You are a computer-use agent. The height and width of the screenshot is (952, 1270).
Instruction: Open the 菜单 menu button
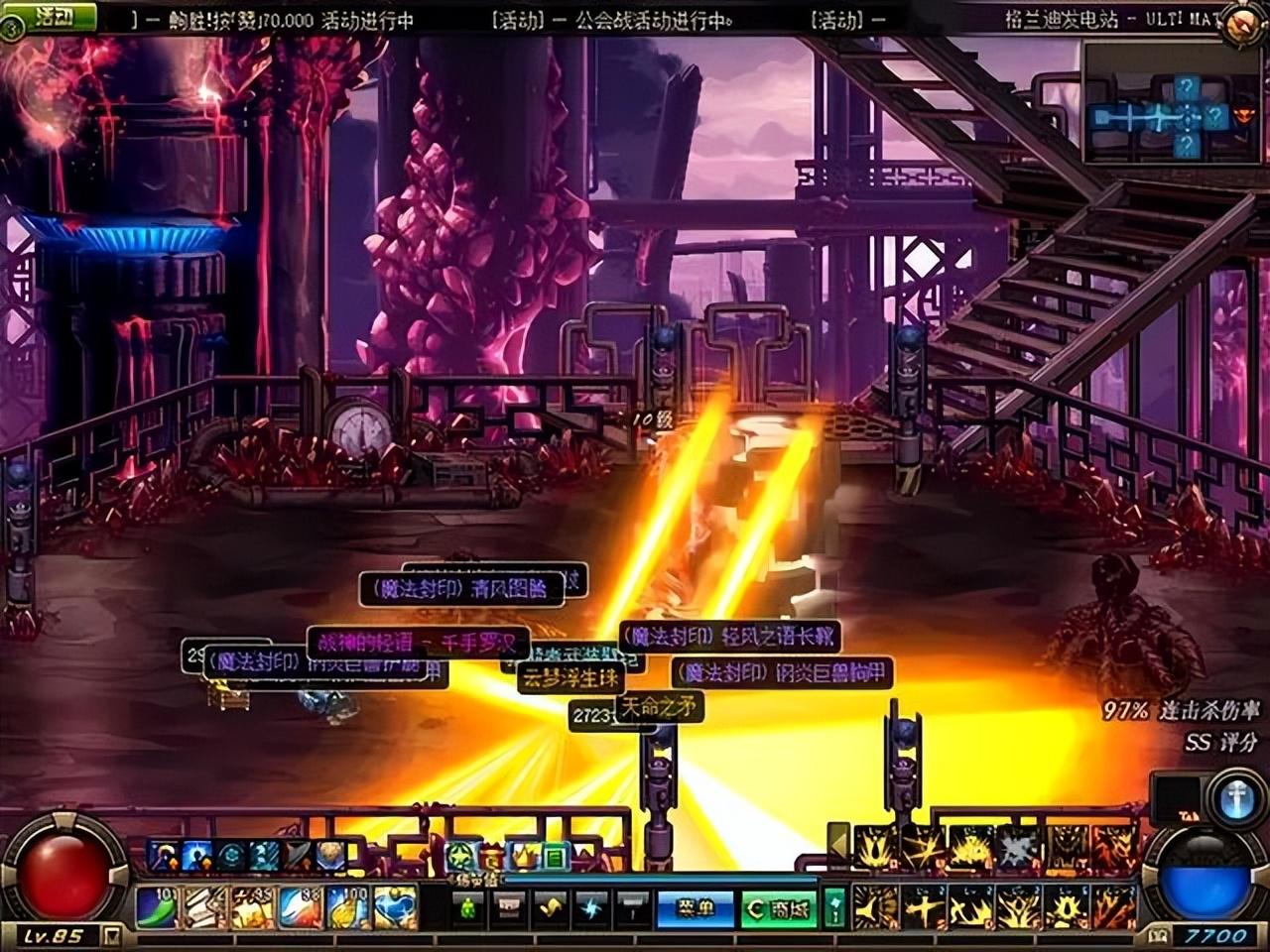(x=695, y=908)
